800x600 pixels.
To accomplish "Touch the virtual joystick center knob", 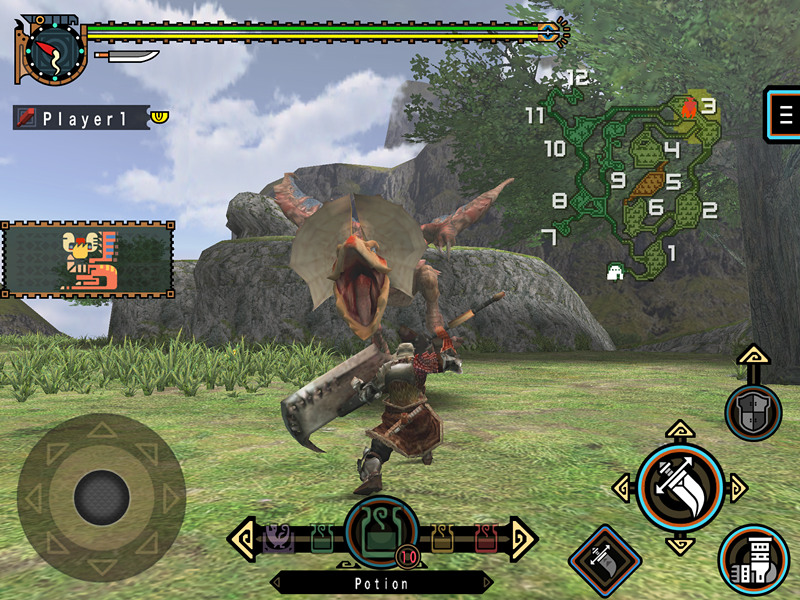I will (101, 497).
